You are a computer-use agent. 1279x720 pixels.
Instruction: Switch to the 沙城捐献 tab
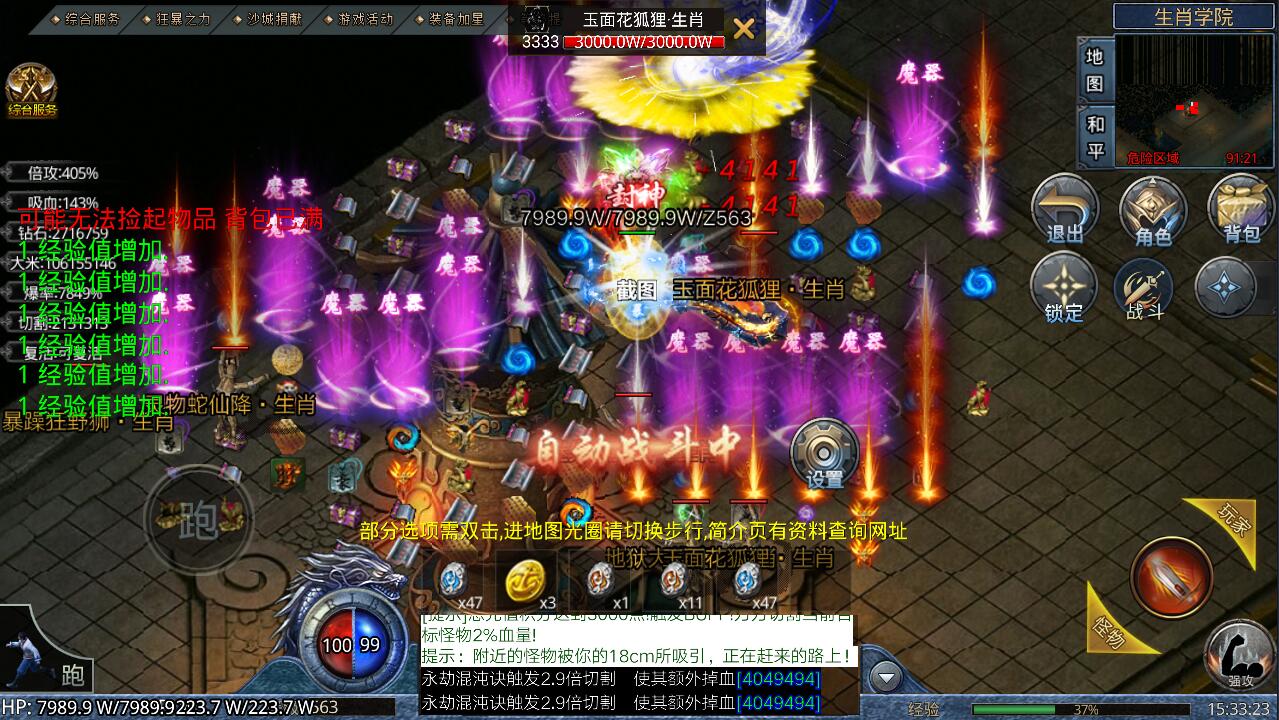[270, 18]
